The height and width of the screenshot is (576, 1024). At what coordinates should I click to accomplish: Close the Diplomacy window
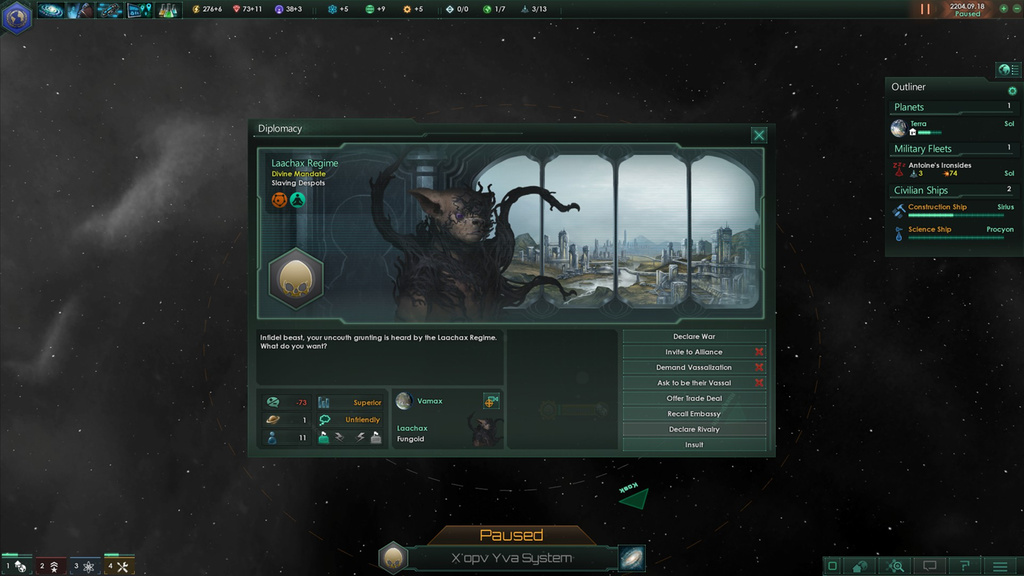pos(759,135)
